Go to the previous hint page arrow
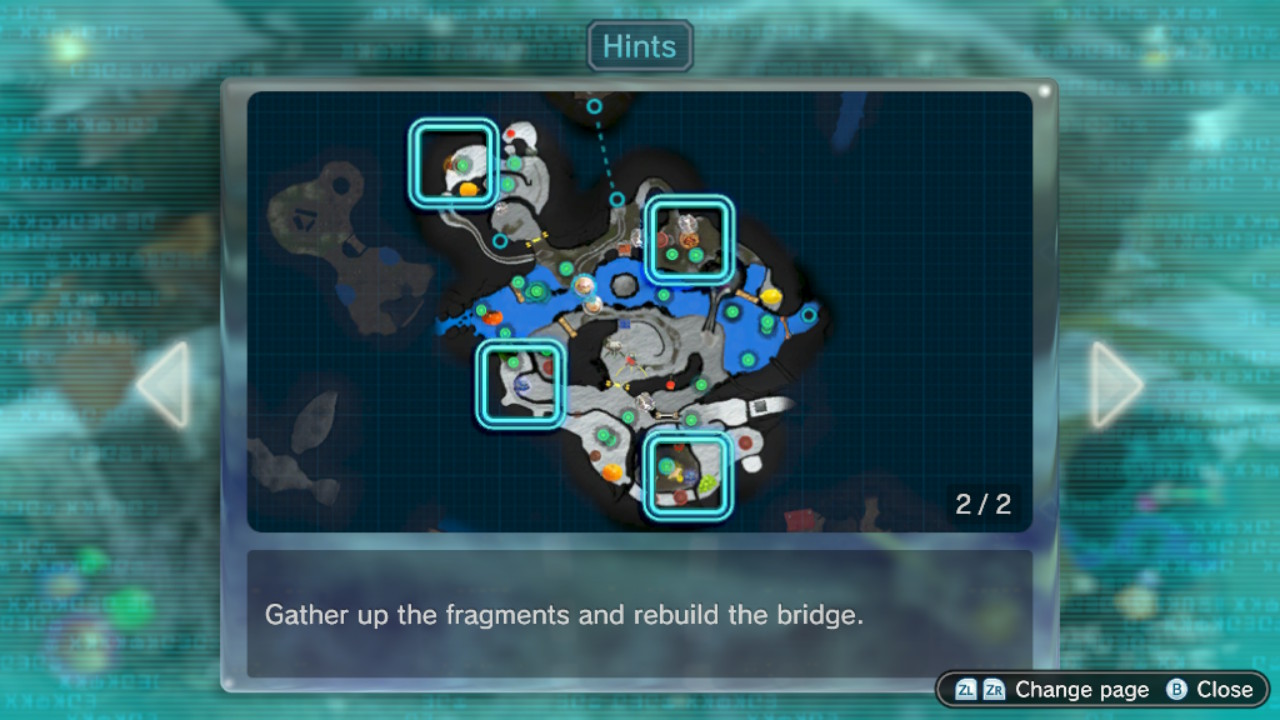This screenshot has width=1280, height=720. pos(166,385)
